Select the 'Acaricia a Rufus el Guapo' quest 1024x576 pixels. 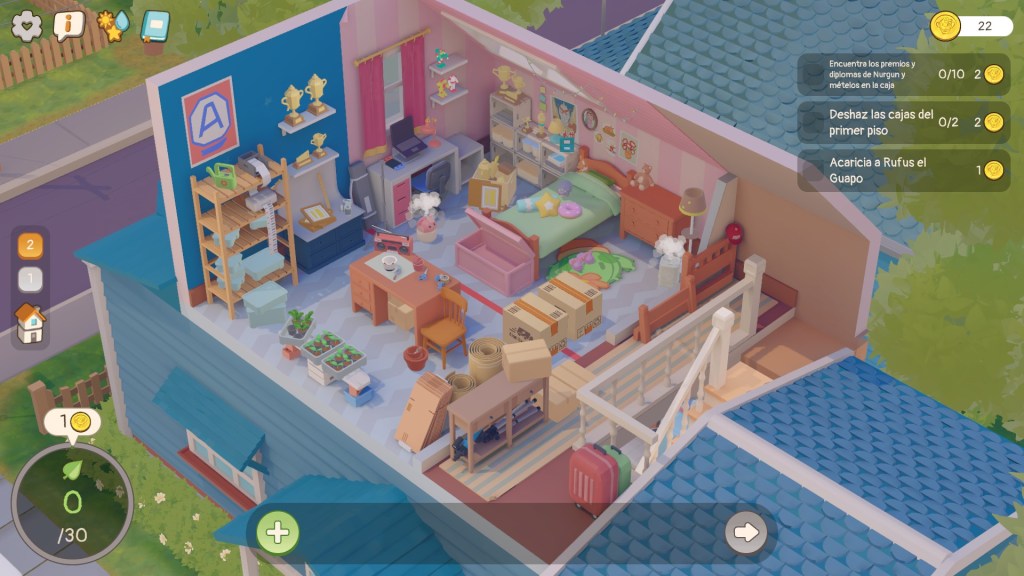tap(903, 170)
